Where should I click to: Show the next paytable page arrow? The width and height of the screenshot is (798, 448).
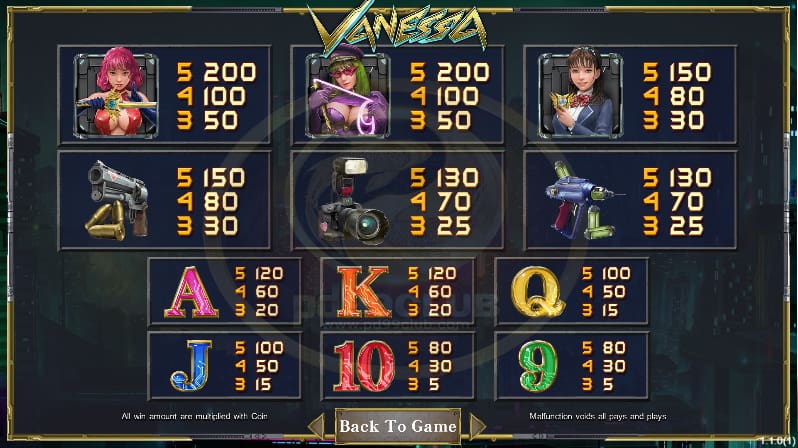coord(476,427)
